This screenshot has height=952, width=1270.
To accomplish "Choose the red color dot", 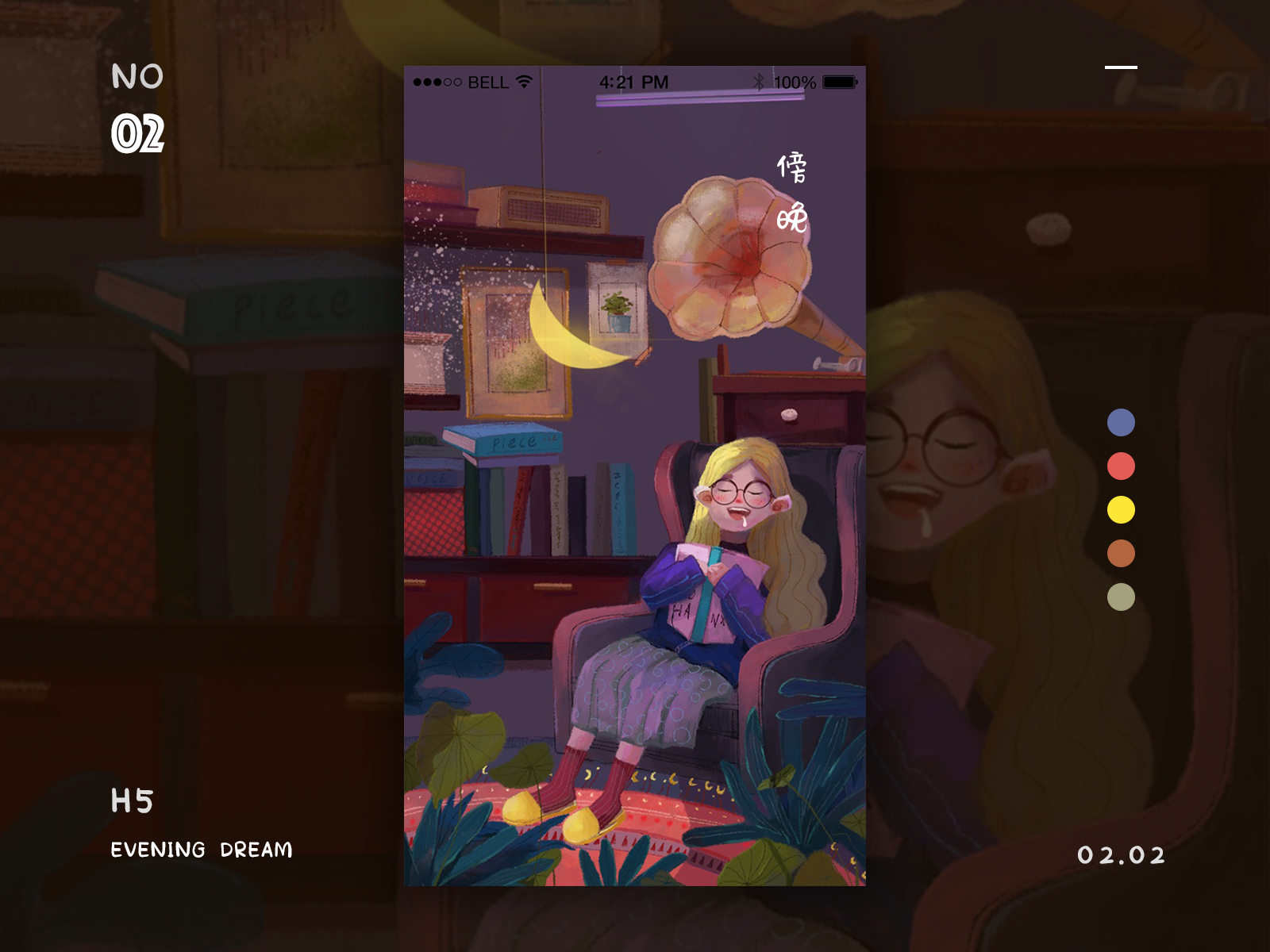I will [x=1121, y=466].
